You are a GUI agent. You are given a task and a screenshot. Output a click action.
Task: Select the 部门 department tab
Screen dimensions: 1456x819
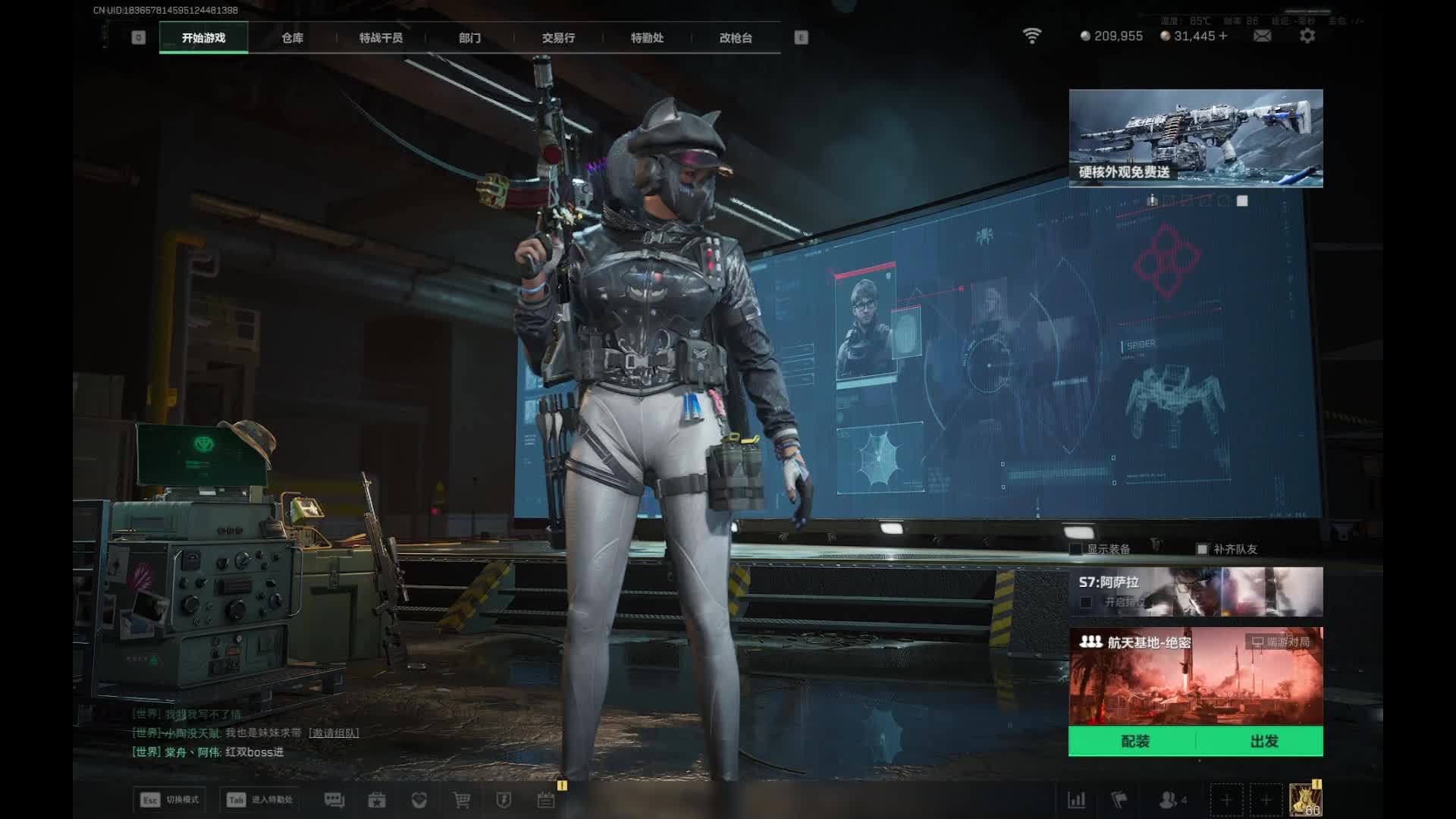tap(469, 38)
